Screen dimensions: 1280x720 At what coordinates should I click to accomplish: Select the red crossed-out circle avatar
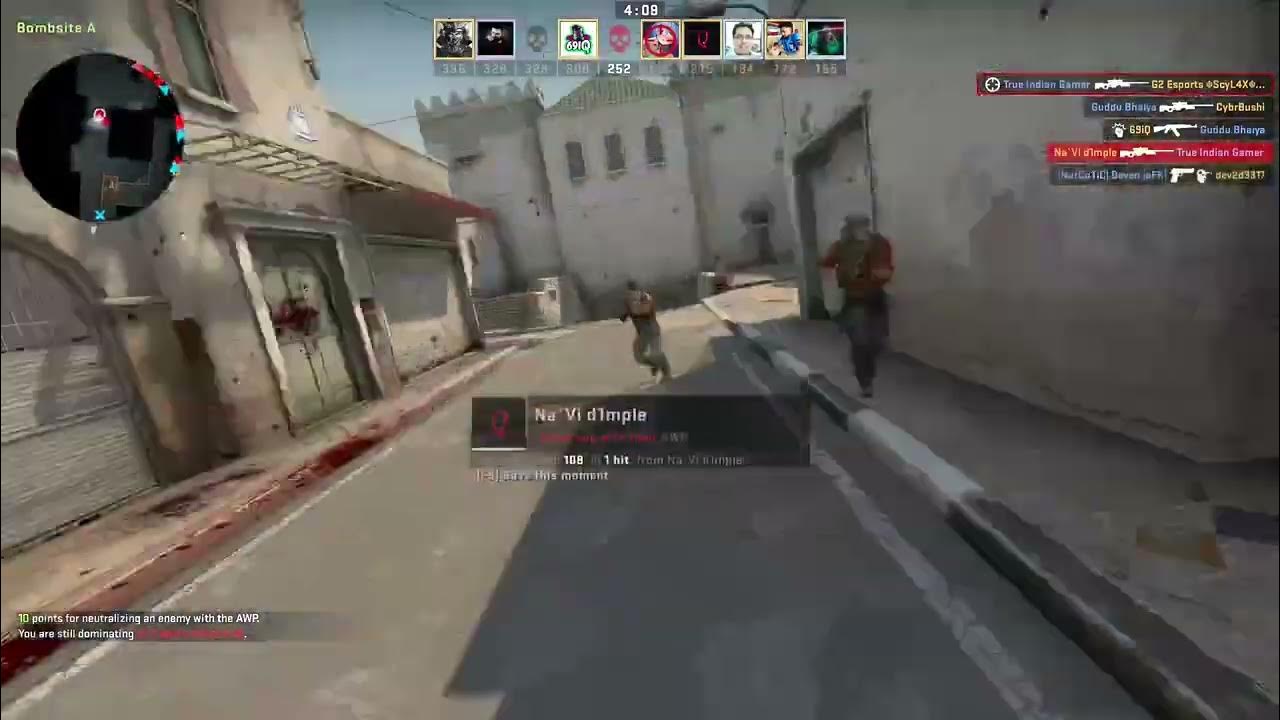pyautogui.click(x=660, y=39)
